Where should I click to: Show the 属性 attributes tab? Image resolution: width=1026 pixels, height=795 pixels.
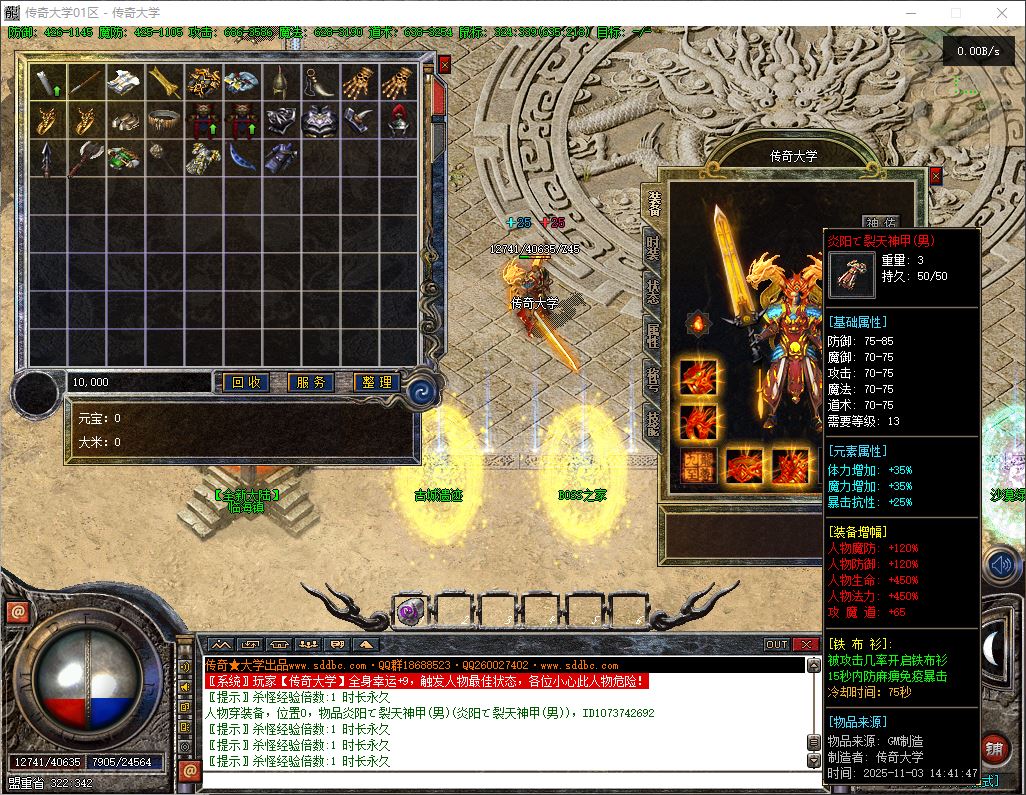[653, 337]
